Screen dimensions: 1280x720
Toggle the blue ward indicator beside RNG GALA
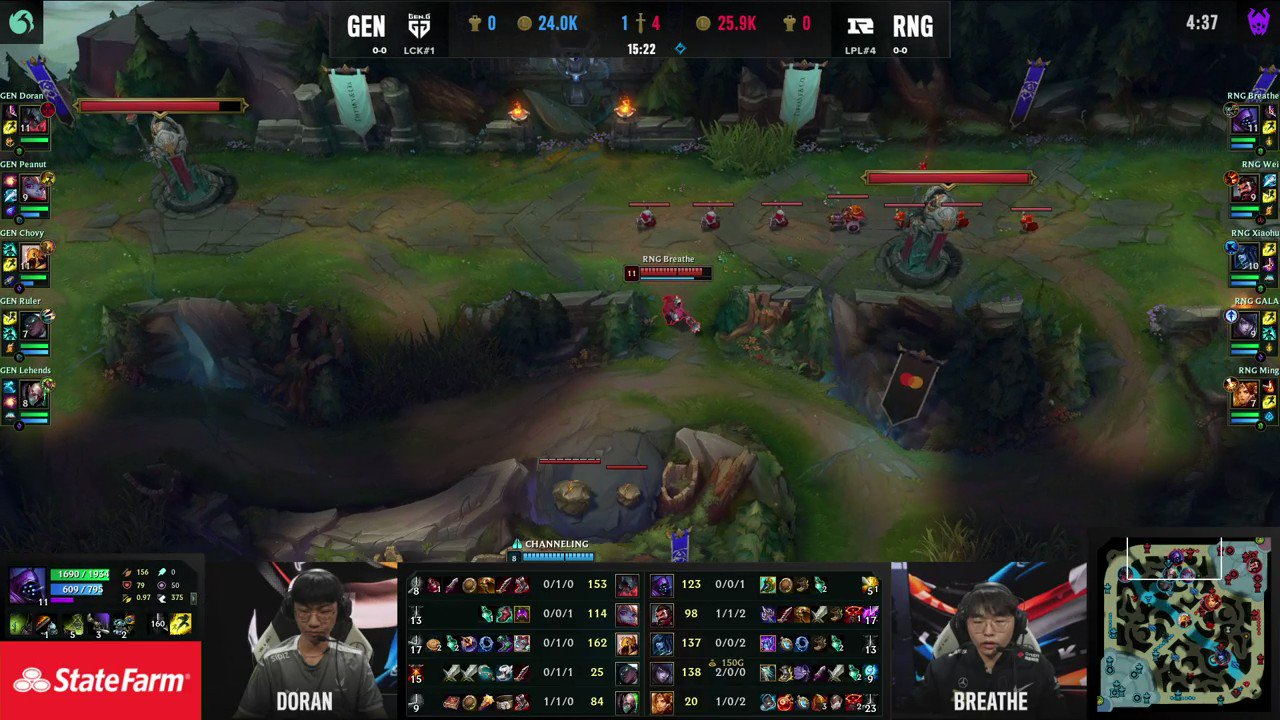pyautogui.click(x=1231, y=316)
